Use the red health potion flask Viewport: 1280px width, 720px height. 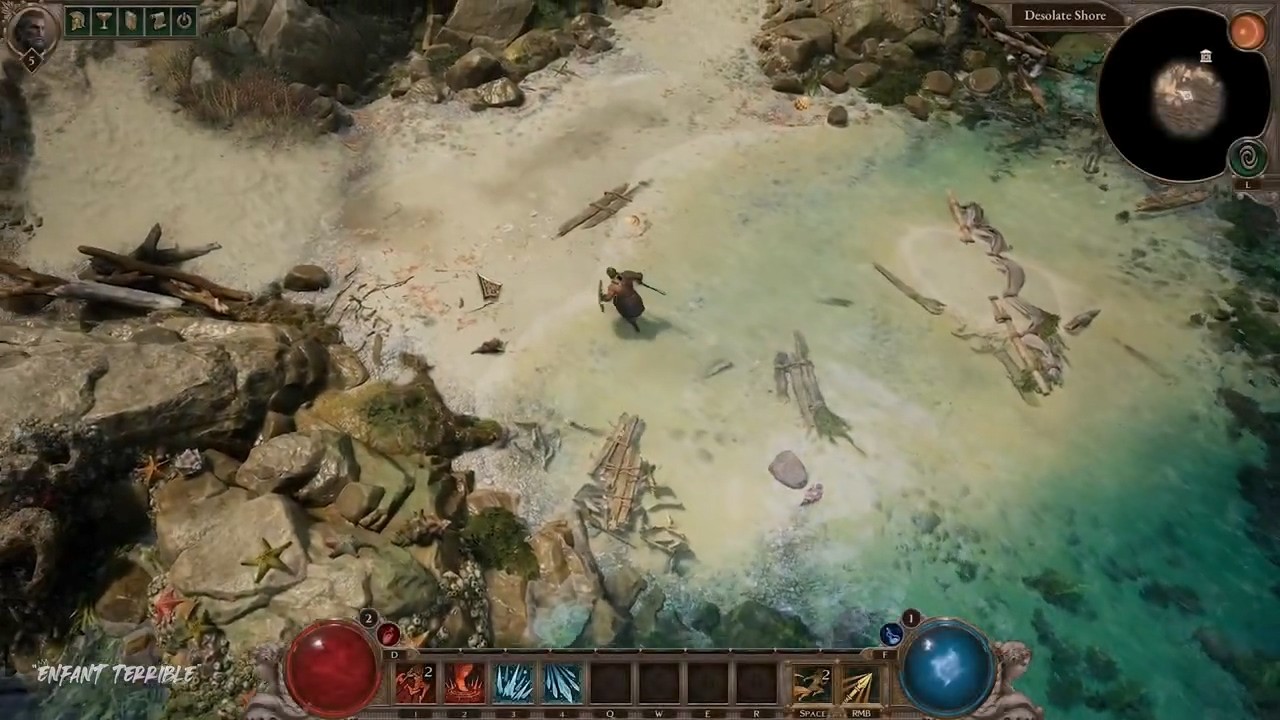pos(388,634)
